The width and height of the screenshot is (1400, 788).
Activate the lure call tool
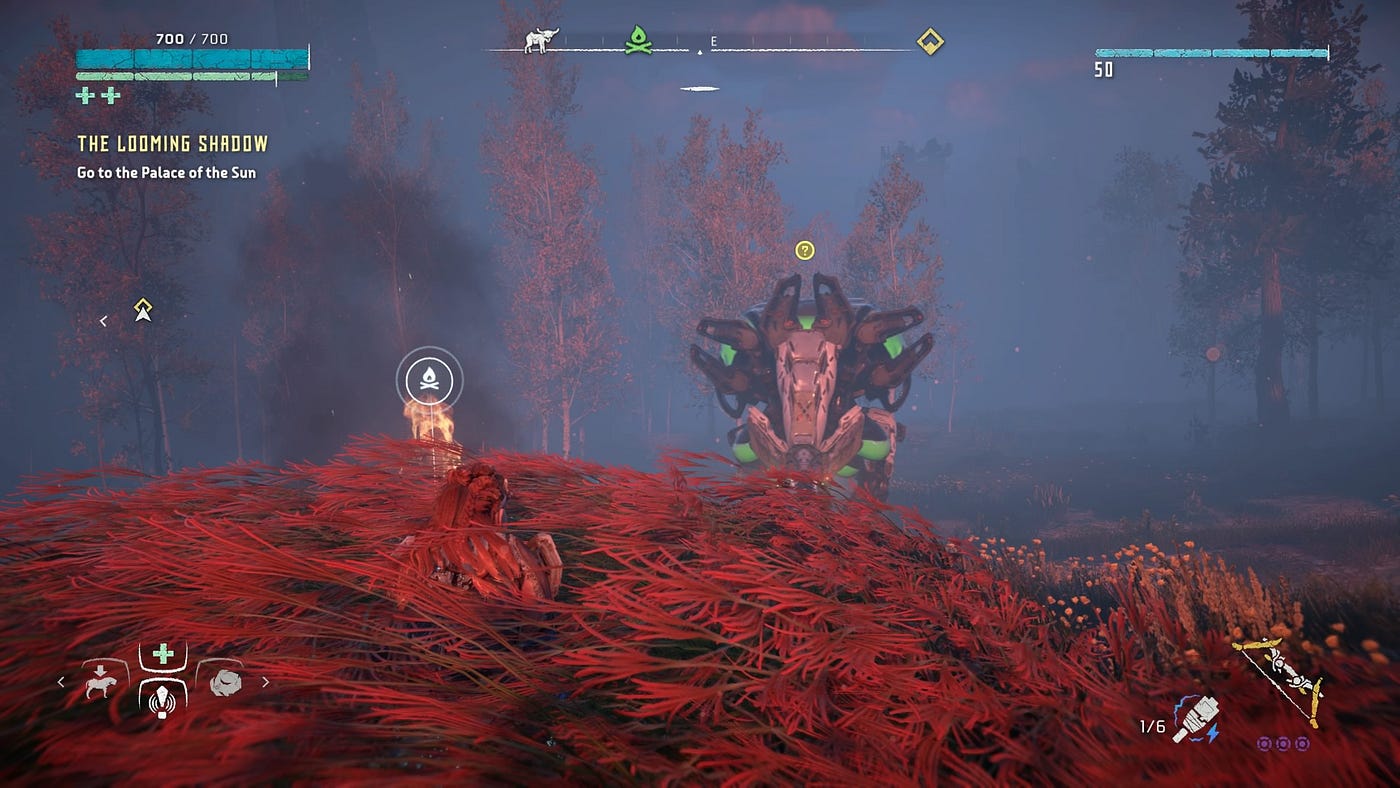coord(162,698)
